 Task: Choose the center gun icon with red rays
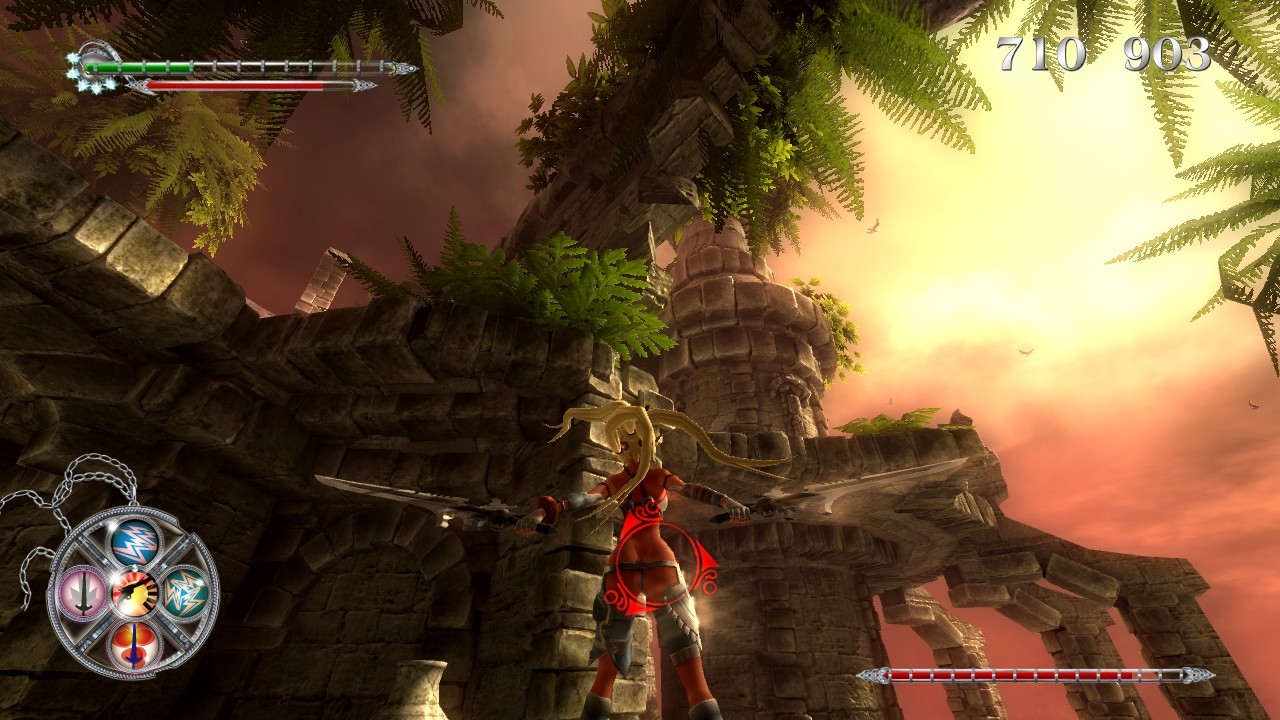click(x=135, y=594)
